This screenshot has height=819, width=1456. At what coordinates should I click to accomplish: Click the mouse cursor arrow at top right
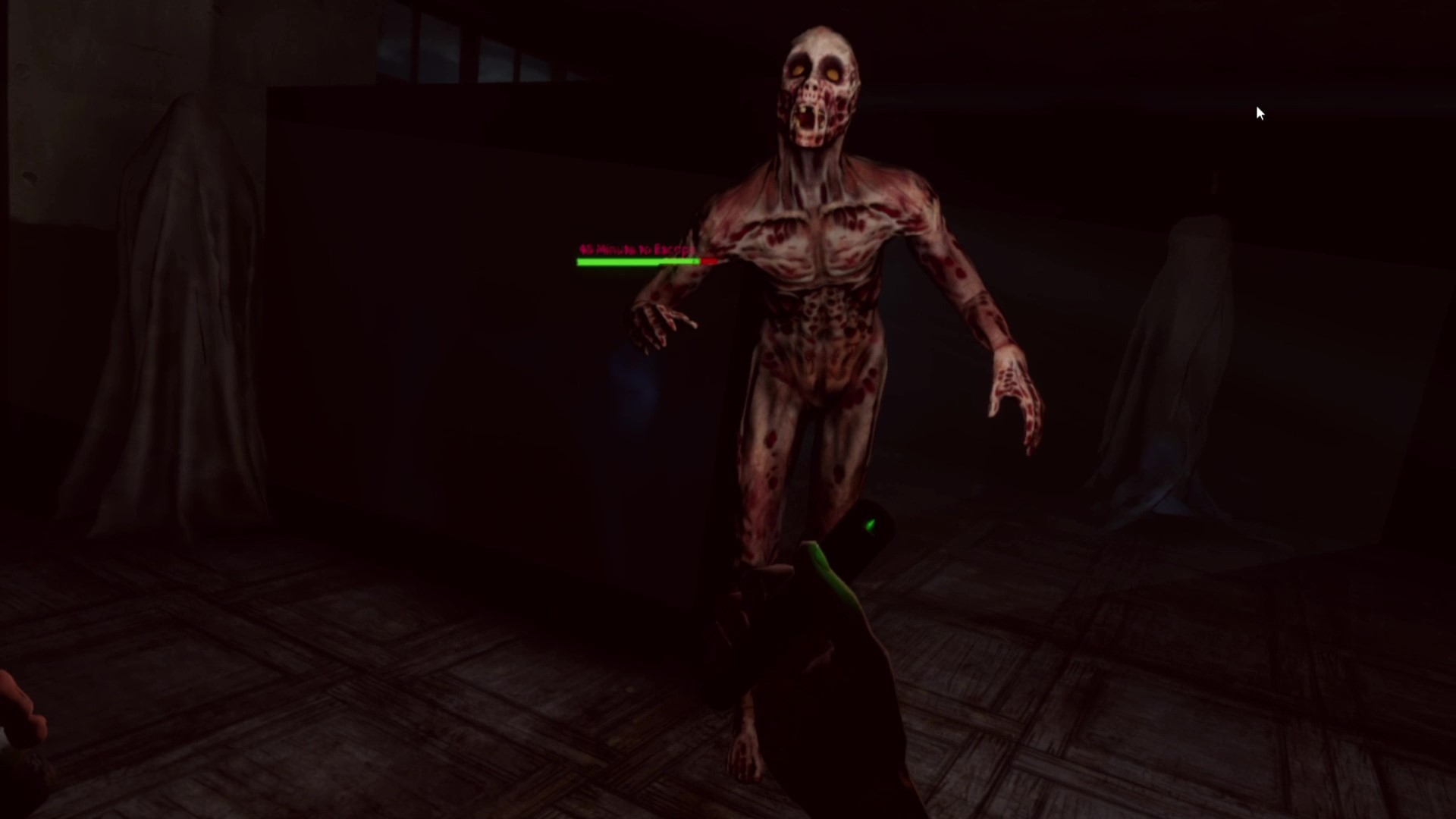1259,112
